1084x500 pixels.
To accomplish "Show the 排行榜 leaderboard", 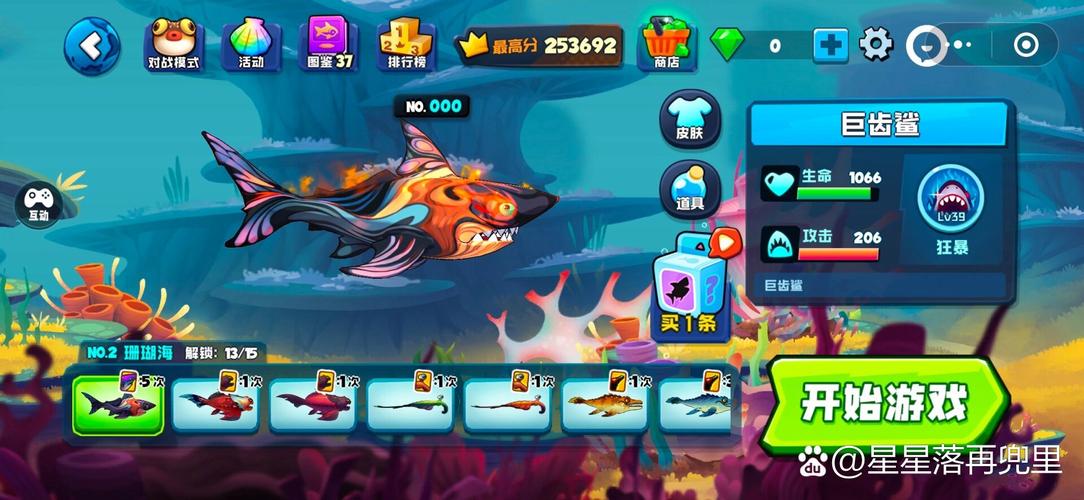I will [405, 45].
